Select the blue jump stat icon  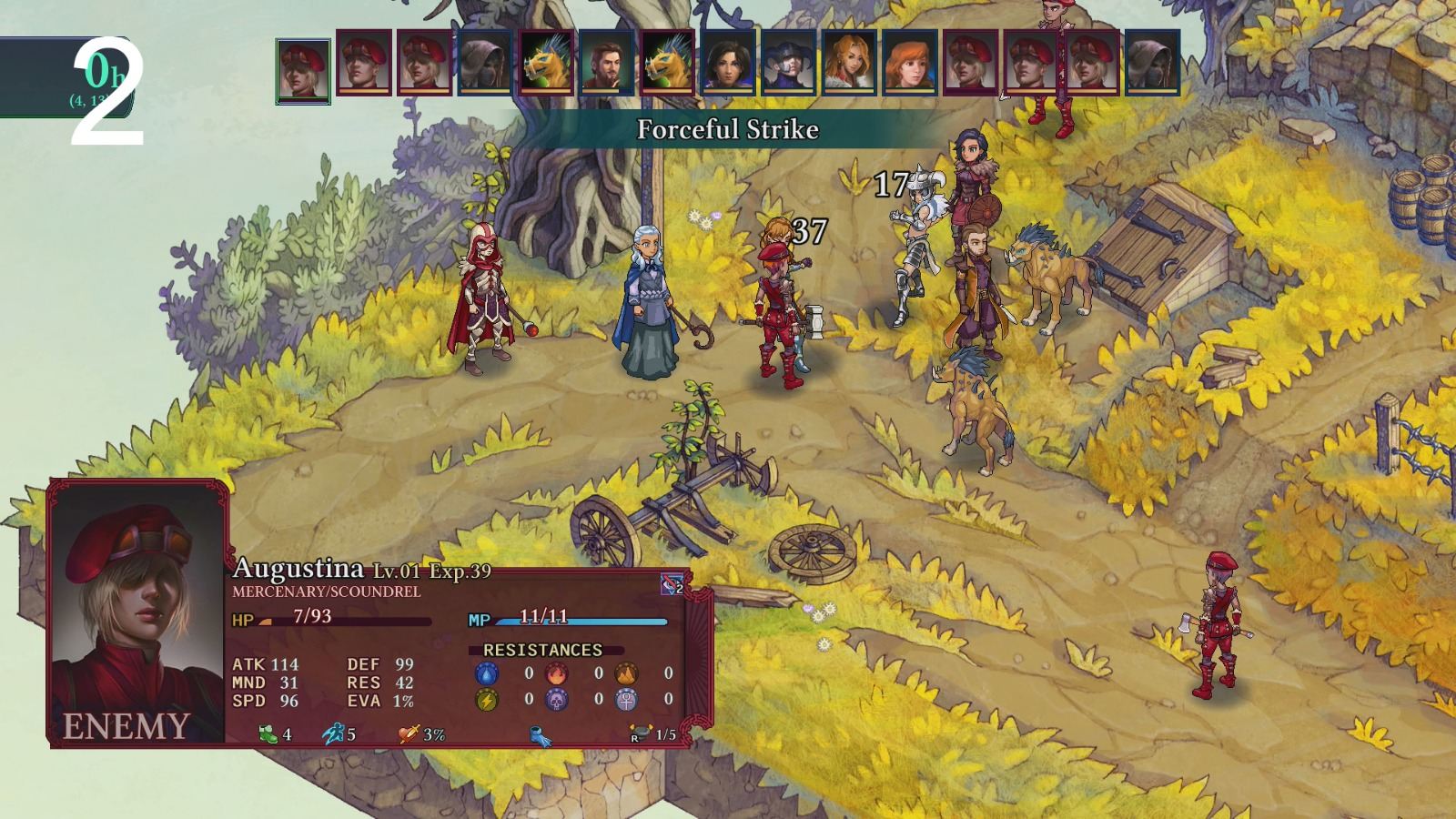click(334, 733)
